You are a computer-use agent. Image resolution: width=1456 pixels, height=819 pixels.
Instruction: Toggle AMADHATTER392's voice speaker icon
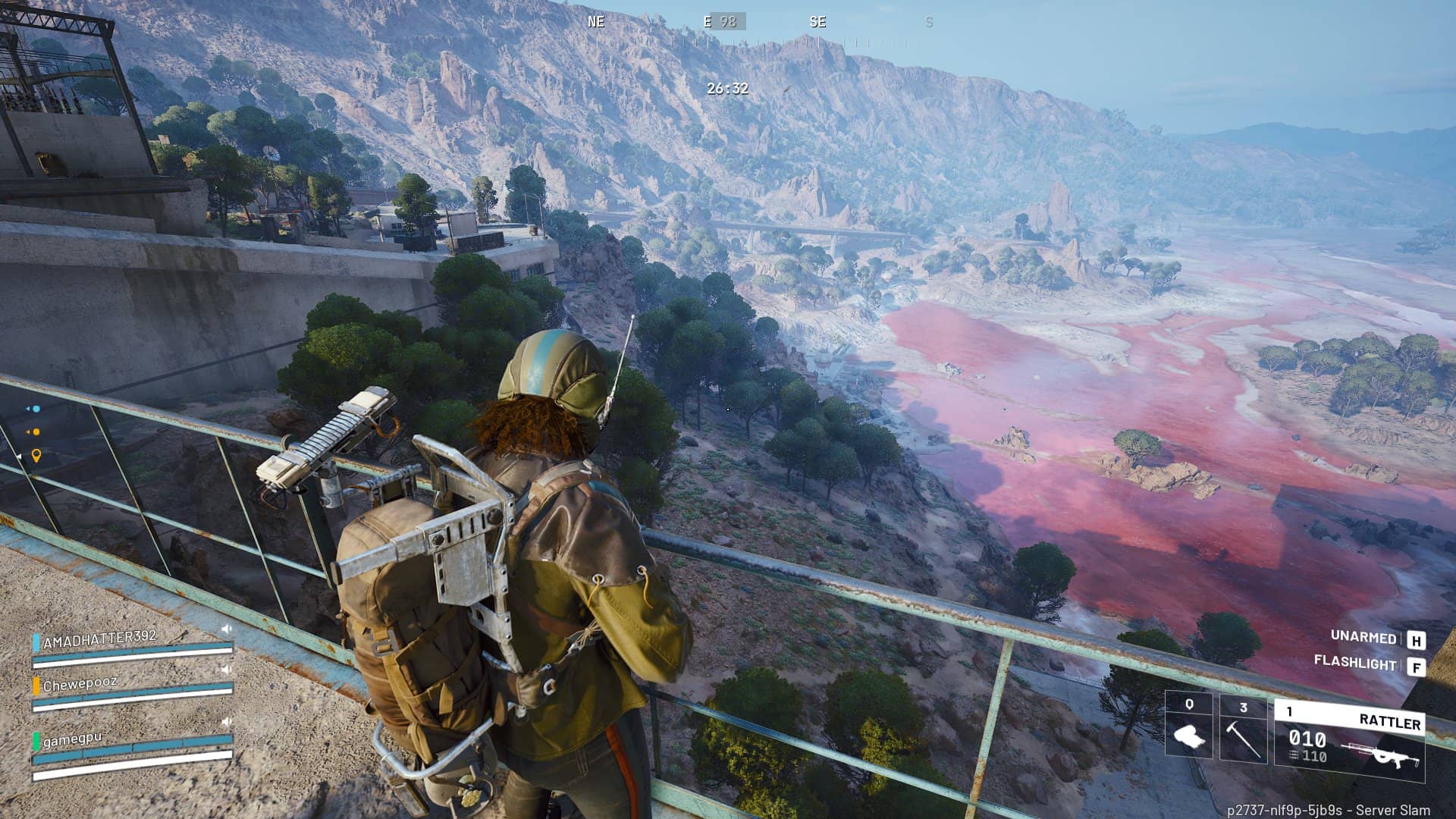(x=226, y=629)
